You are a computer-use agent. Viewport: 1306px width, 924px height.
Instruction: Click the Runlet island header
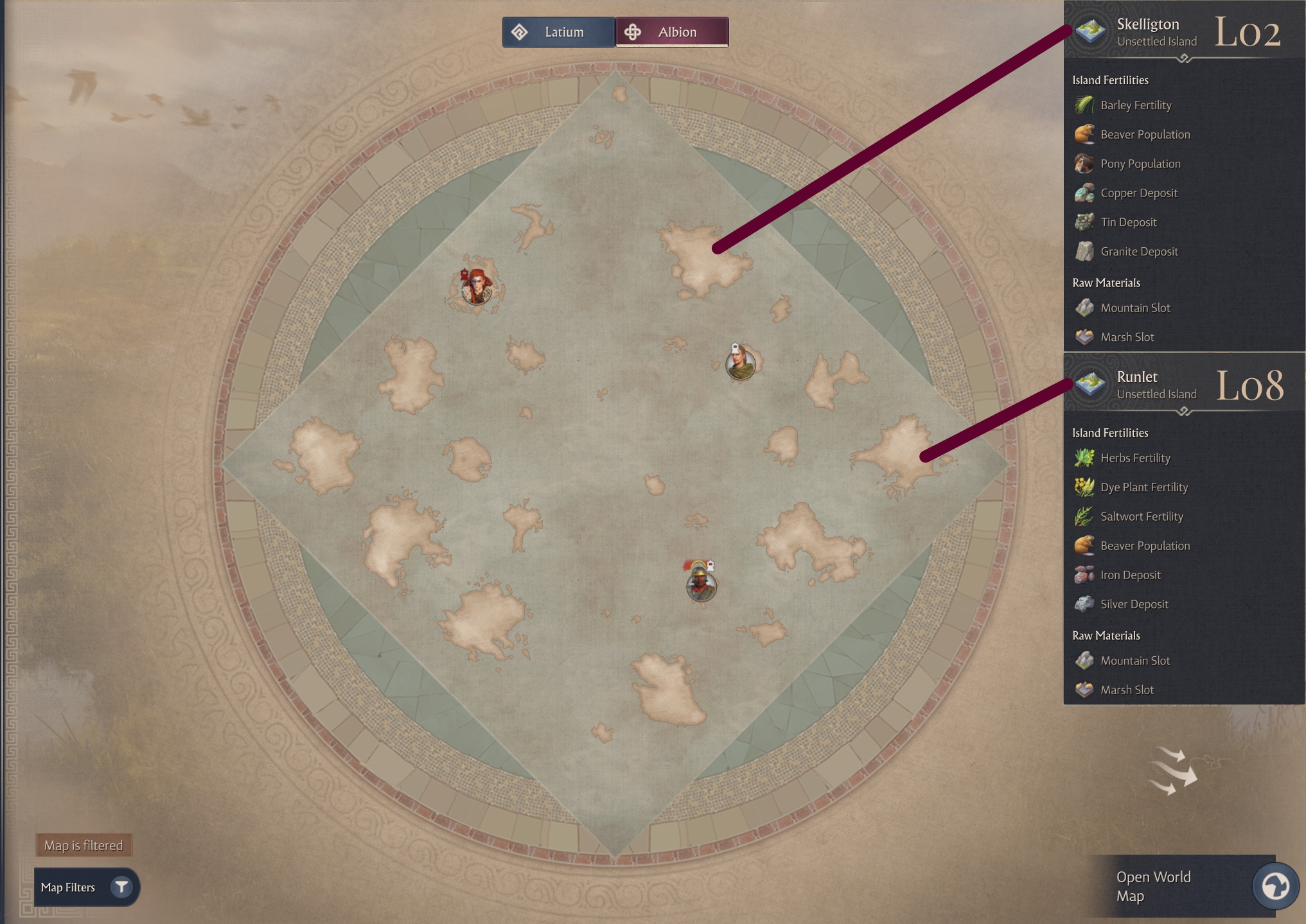coord(1137,384)
